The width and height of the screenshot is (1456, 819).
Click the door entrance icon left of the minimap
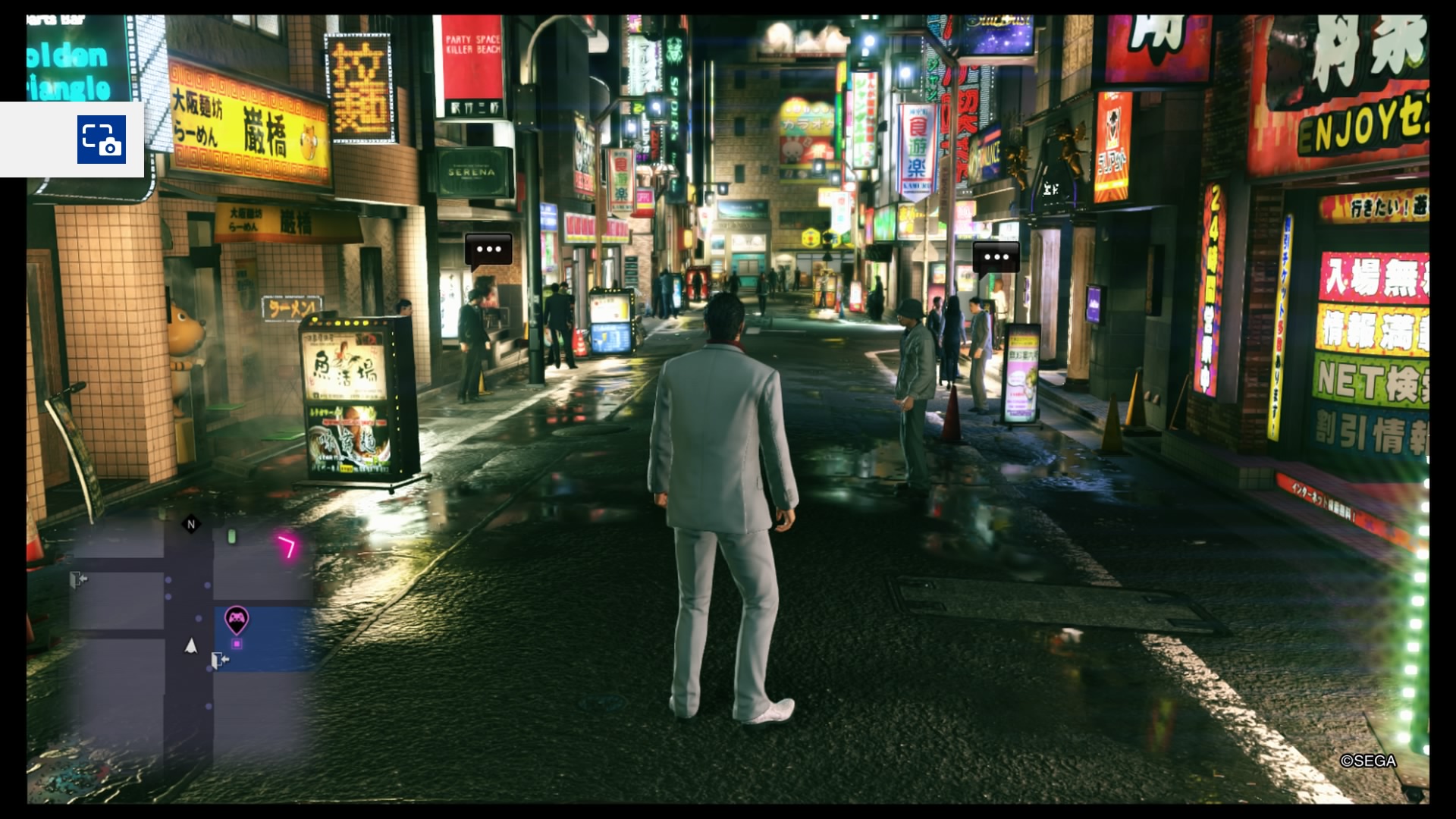(78, 579)
